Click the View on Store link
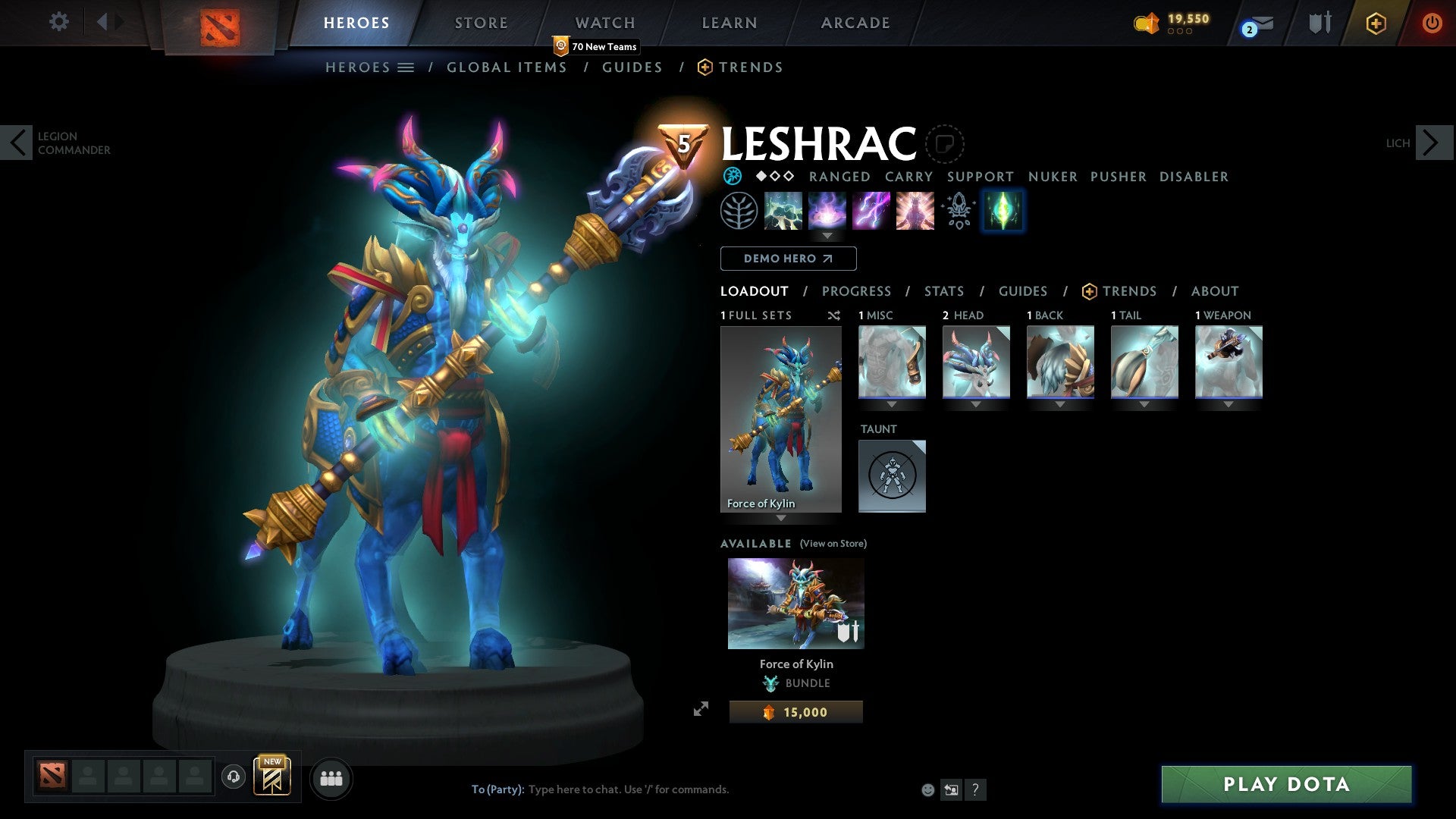Screen dimensions: 1456x819 point(833,544)
